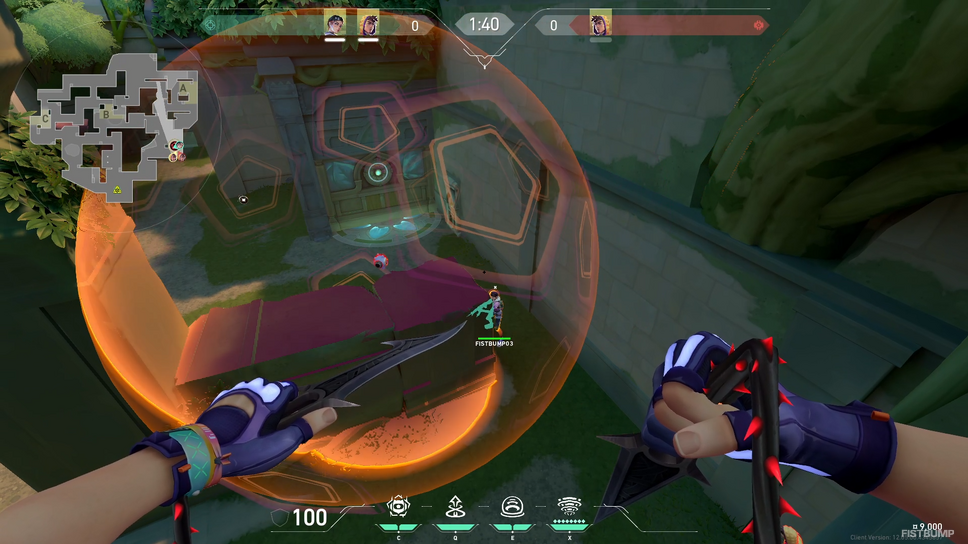Trigger the dome-shaped E ability
Viewport: 968px width, 544px height.
pyautogui.click(x=511, y=507)
